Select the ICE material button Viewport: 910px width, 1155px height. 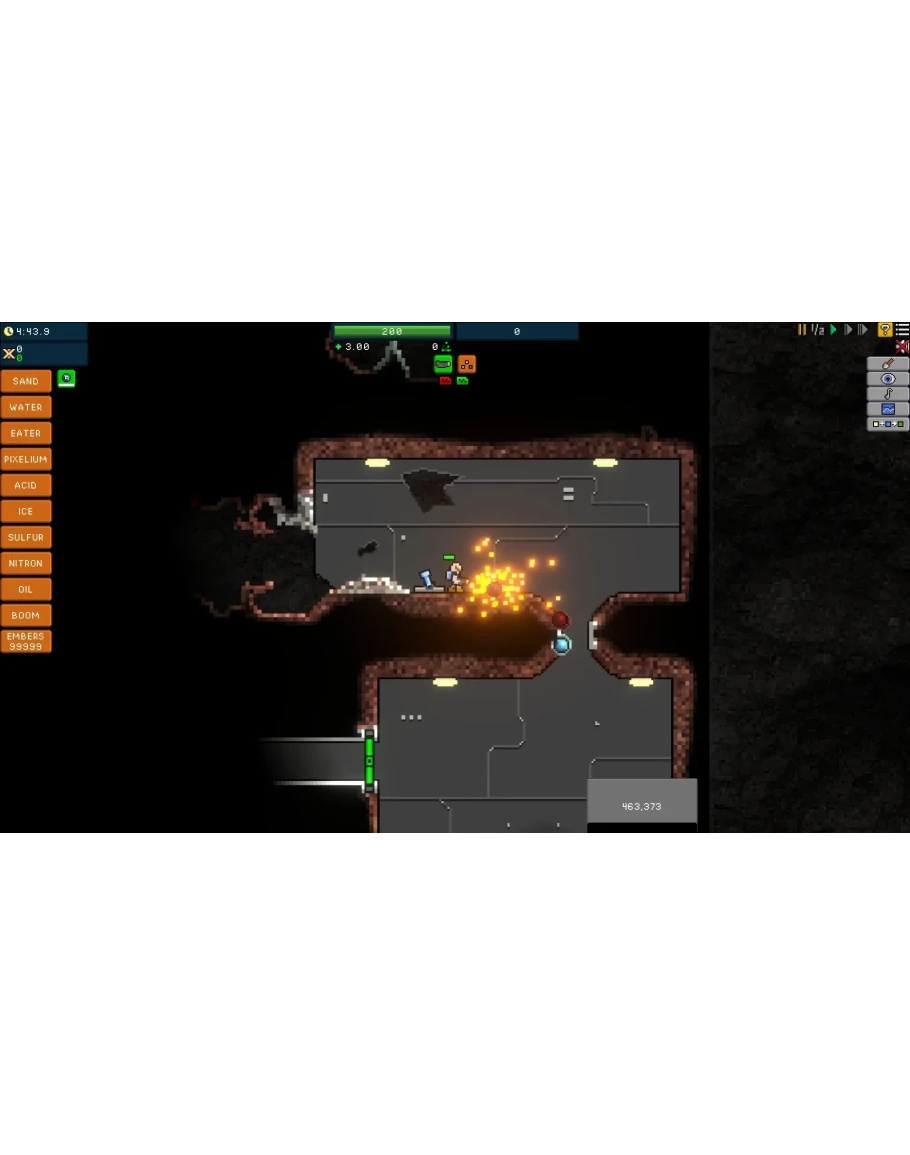tap(26, 511)
